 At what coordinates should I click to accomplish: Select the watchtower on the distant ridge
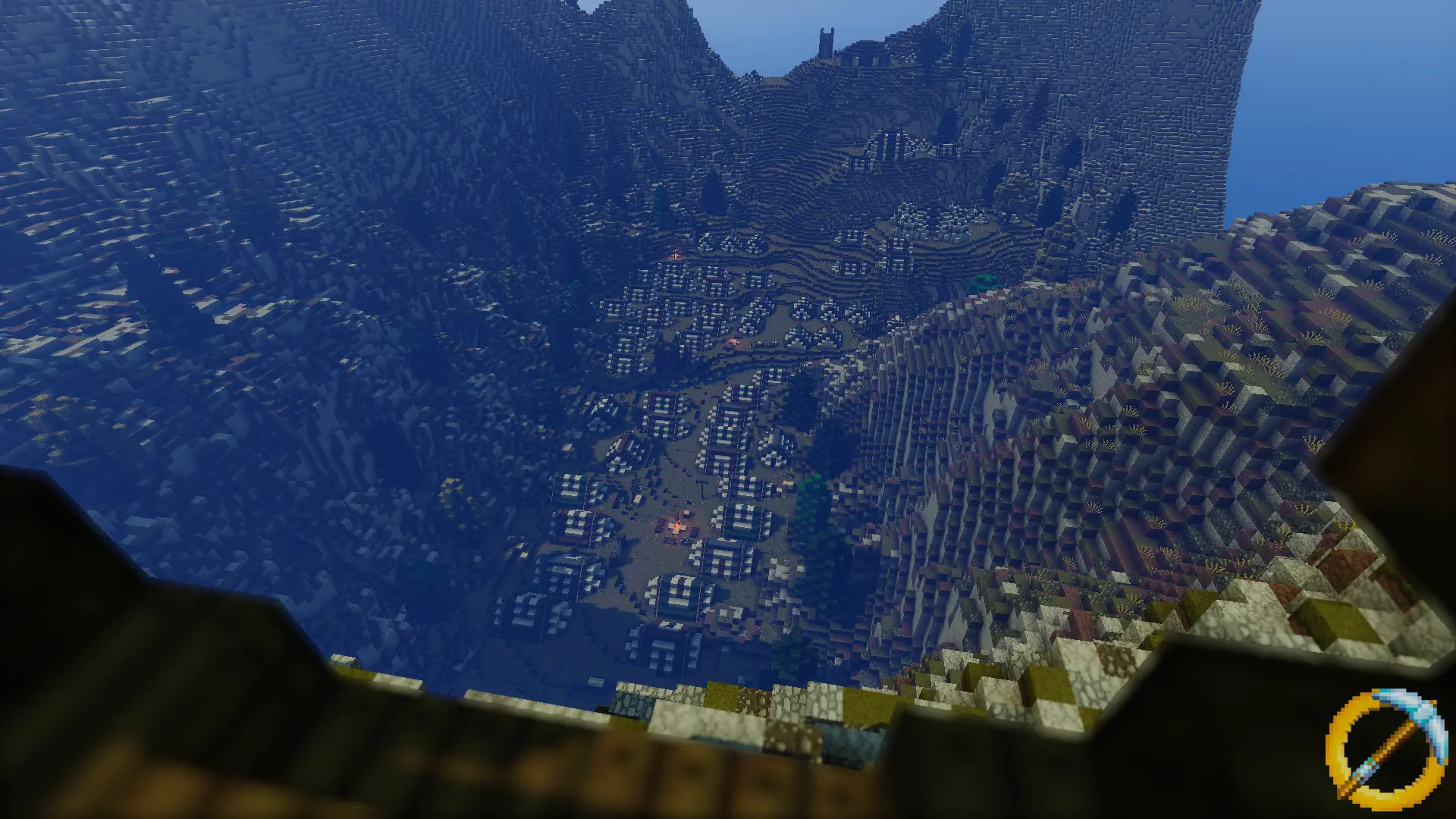(827, 44)
